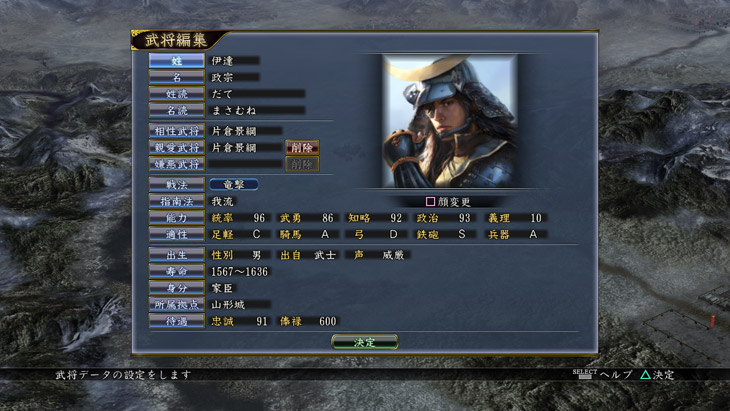Image resolution: width=730 pixels, height=411 pixels.
Task: Choose the 名読 name reading button
Action: click(177, 110)
